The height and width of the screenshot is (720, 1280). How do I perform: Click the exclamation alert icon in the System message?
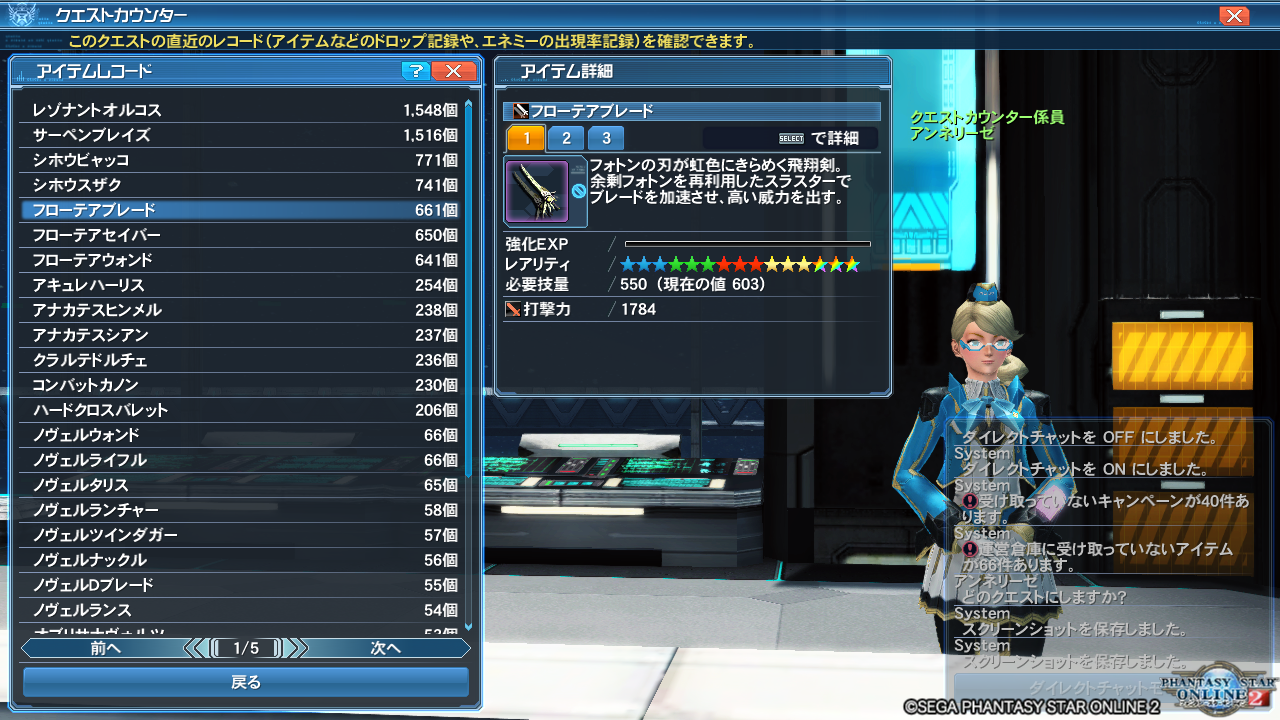(x=969, y=502)
